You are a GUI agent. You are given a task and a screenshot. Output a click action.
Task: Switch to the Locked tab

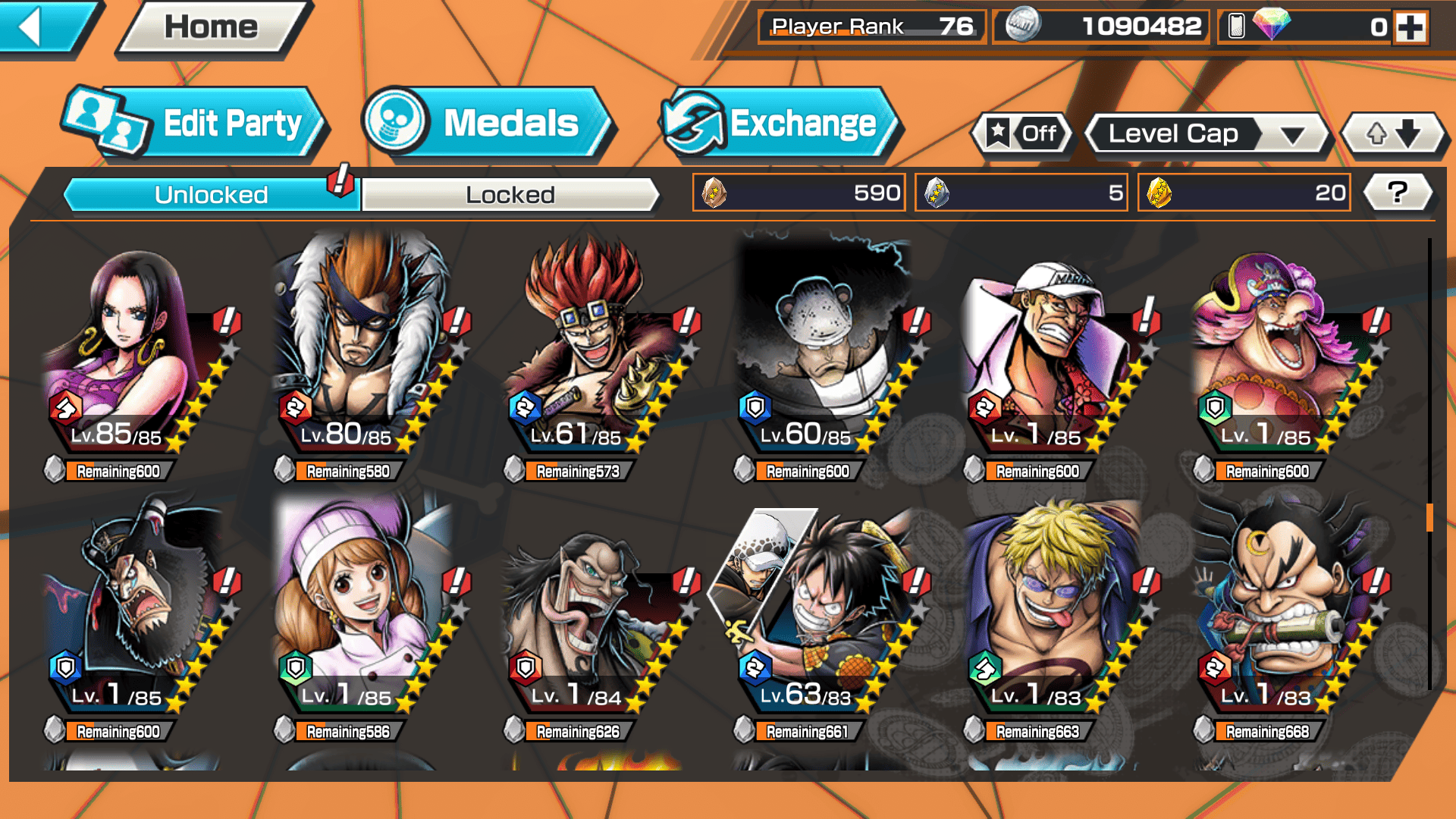coord(510,195)
